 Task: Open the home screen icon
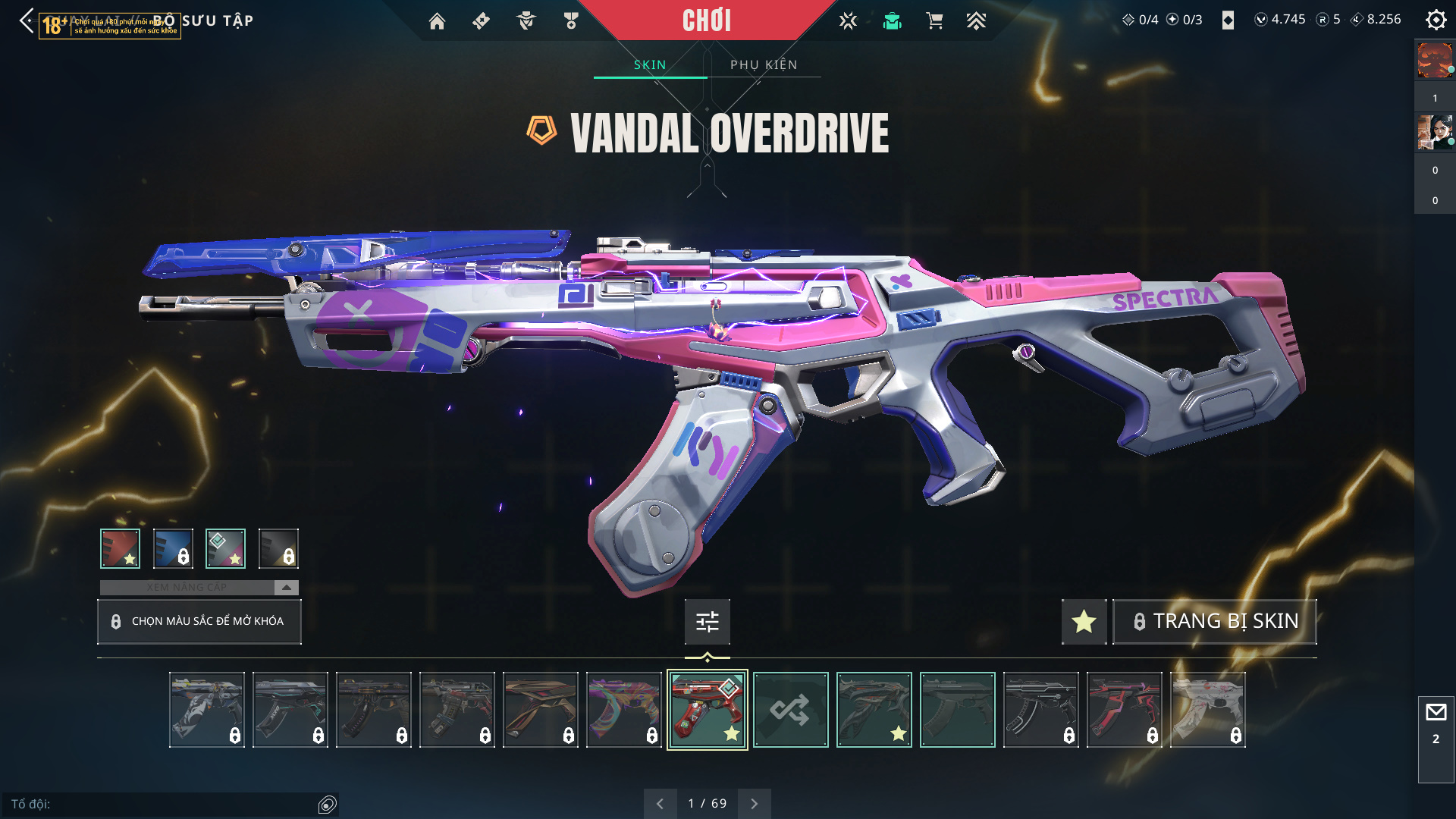[x=437, y=21]
